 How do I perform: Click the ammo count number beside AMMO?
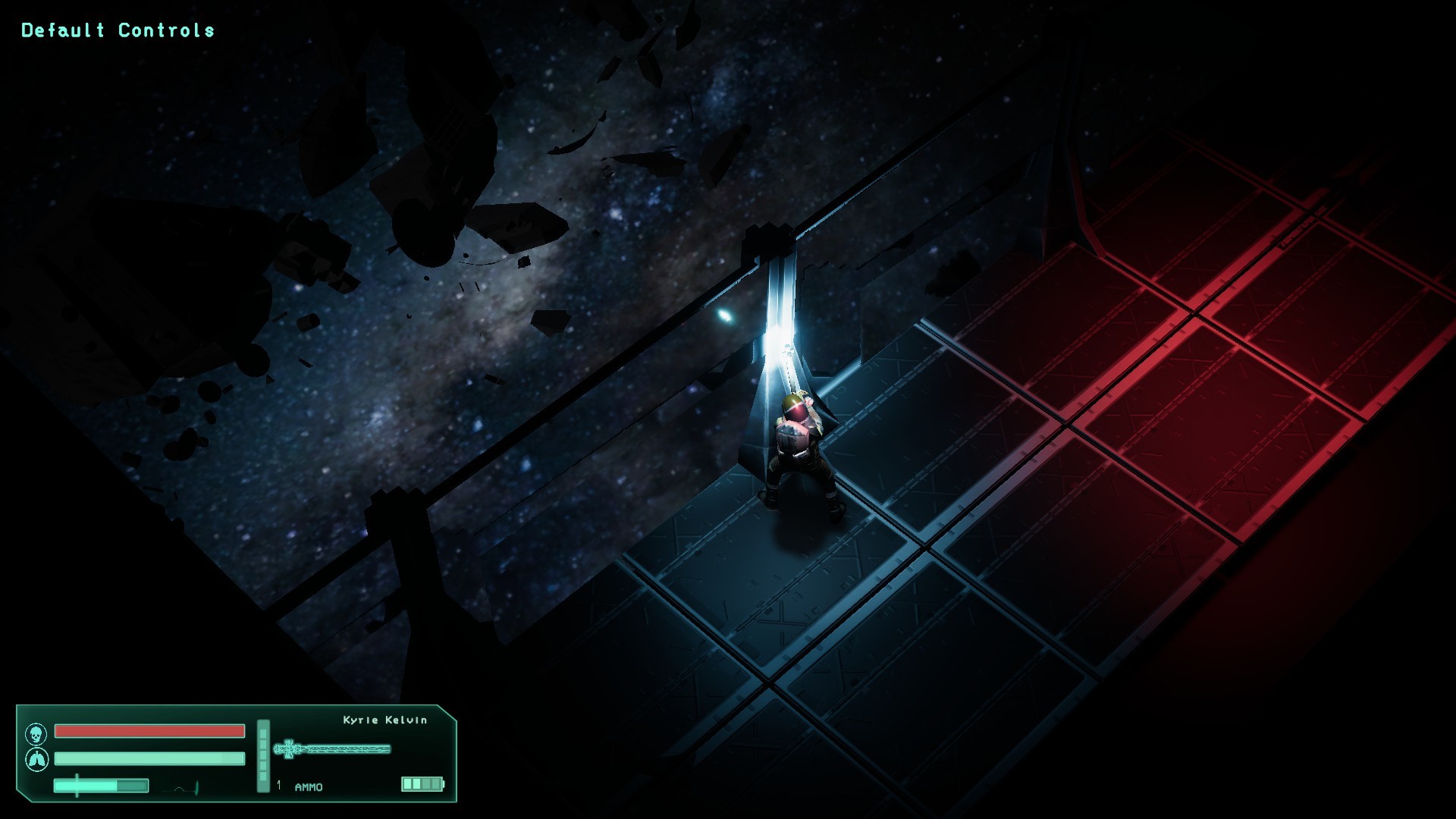point(278,786)
